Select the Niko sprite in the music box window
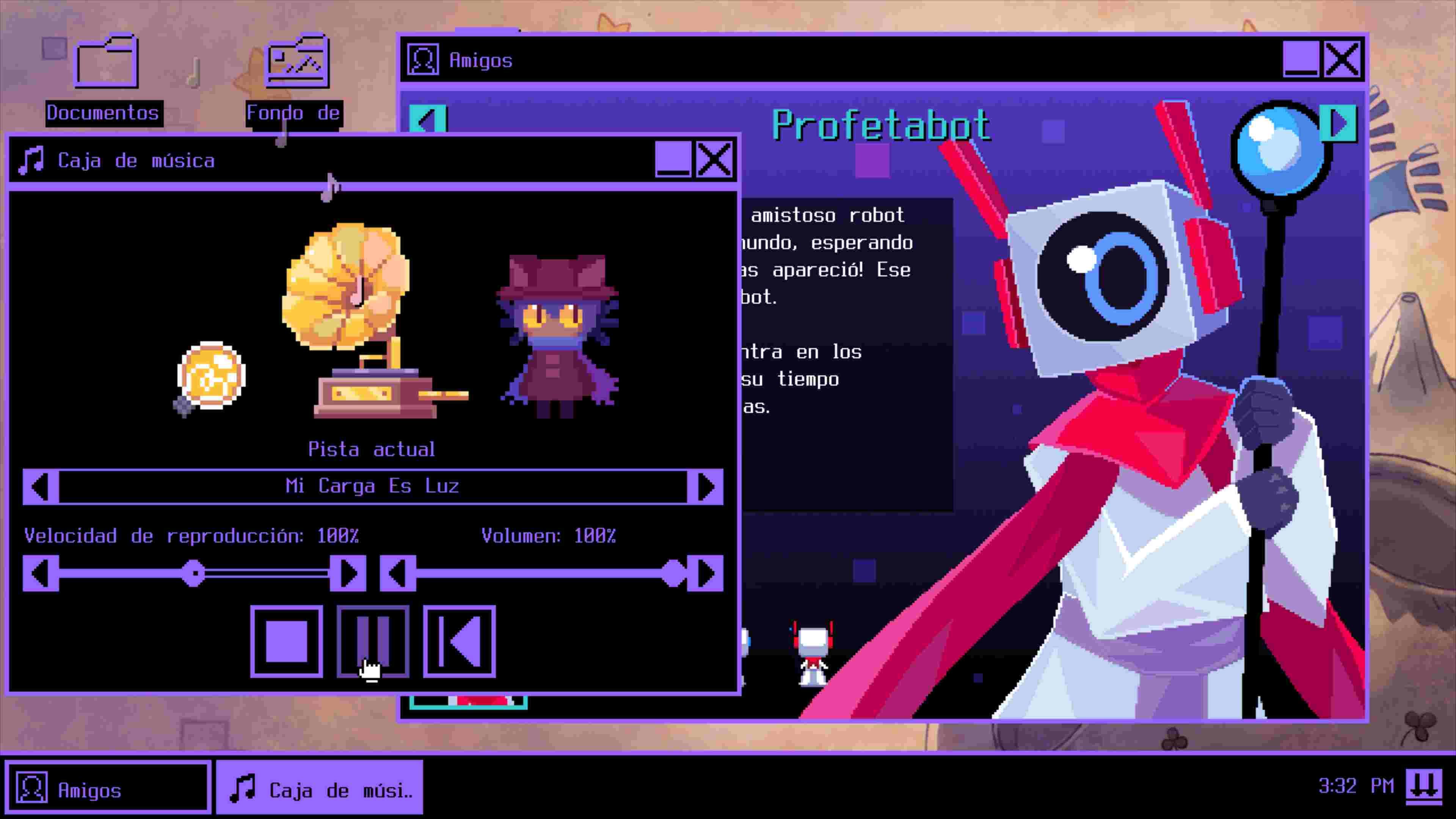 tap(557, 334)
